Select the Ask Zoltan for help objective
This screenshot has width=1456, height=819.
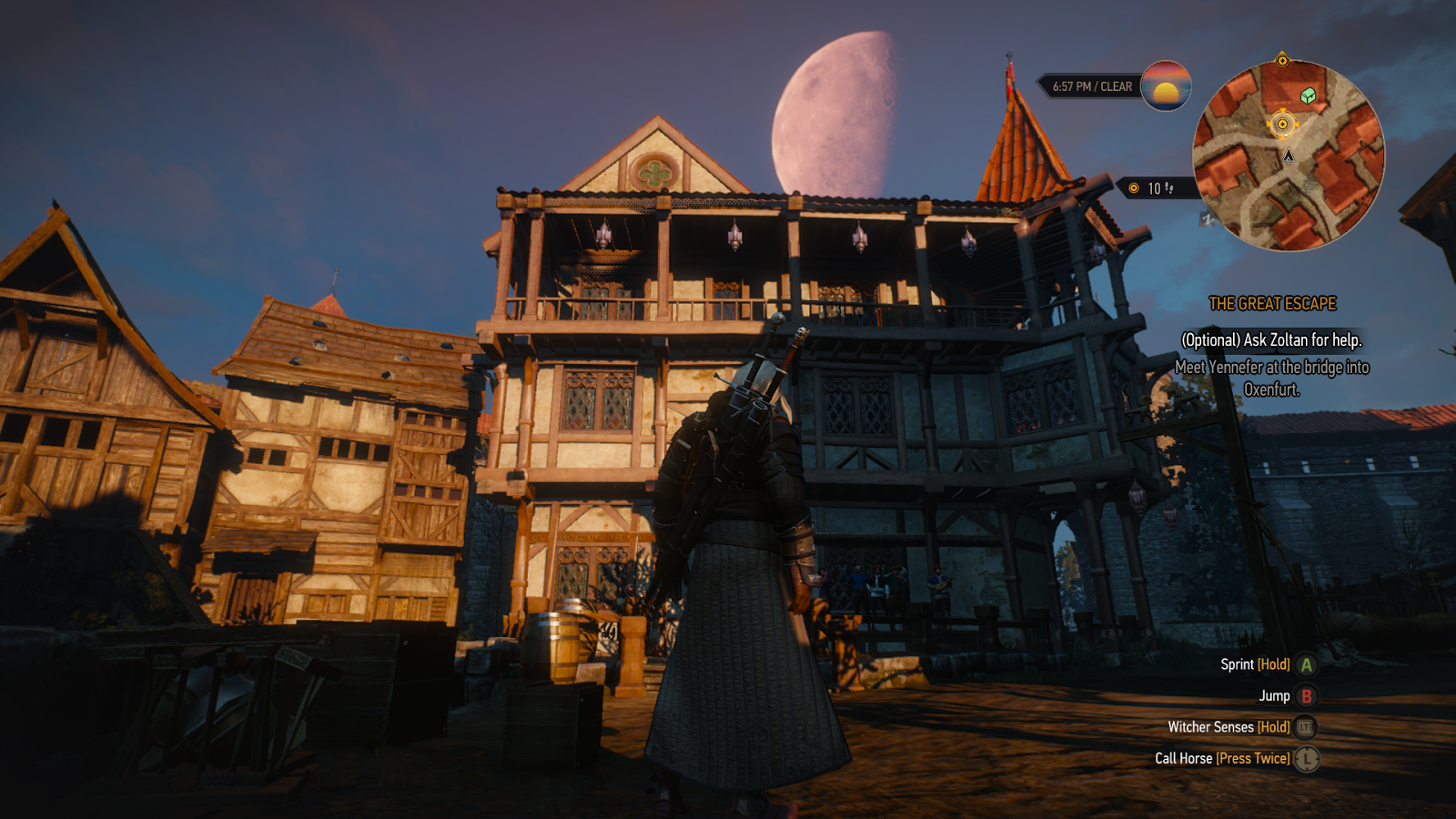coord(1271,340)
